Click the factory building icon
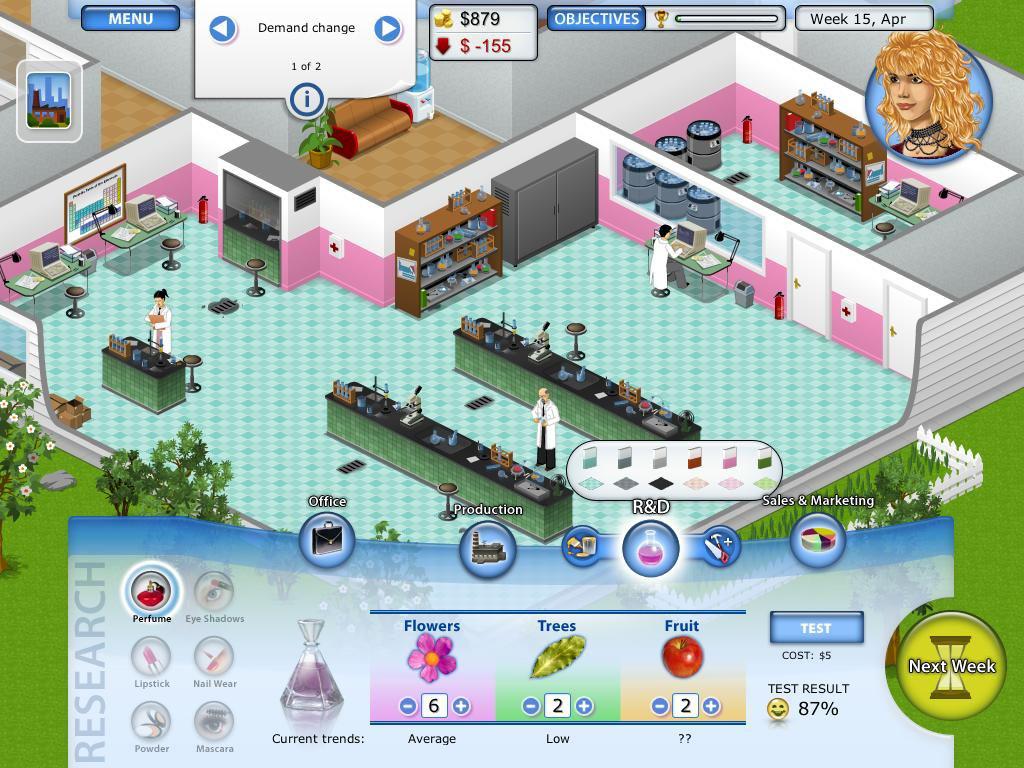Viewport: 1024px width, 768px height. click(49, 100)
